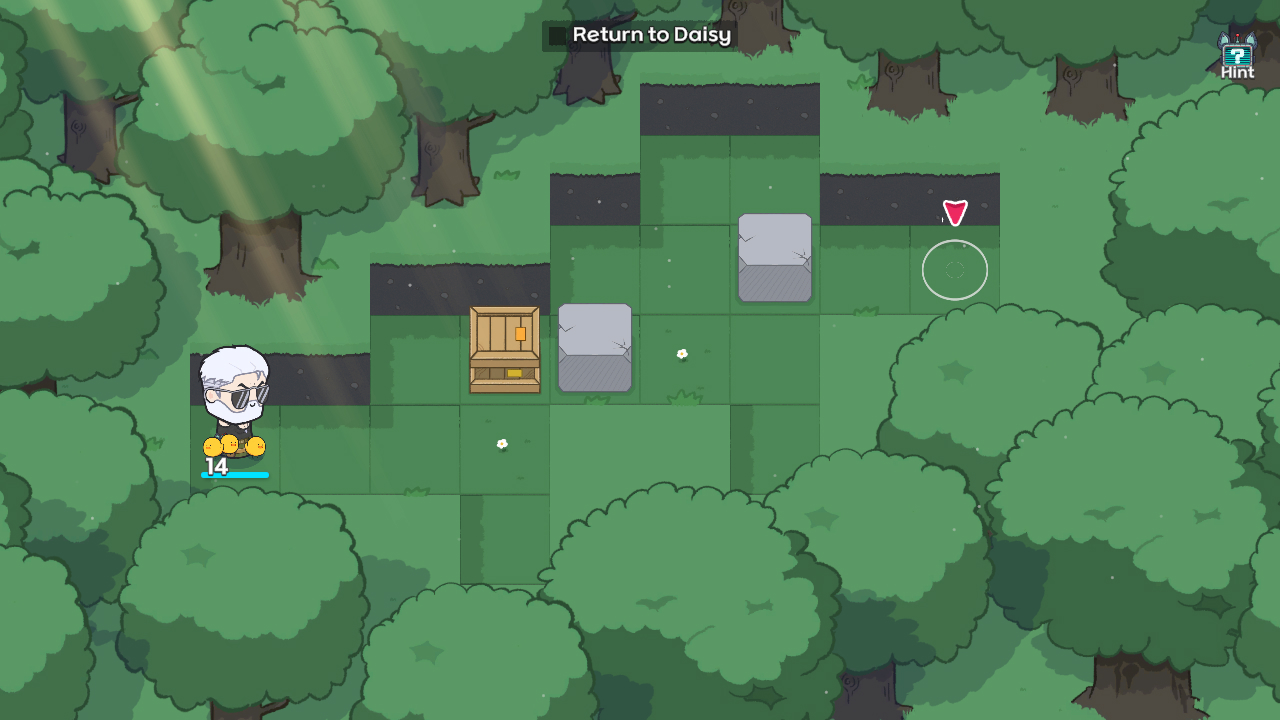Click the grass tile under the reticle
1280x720 pixels.
955,295
